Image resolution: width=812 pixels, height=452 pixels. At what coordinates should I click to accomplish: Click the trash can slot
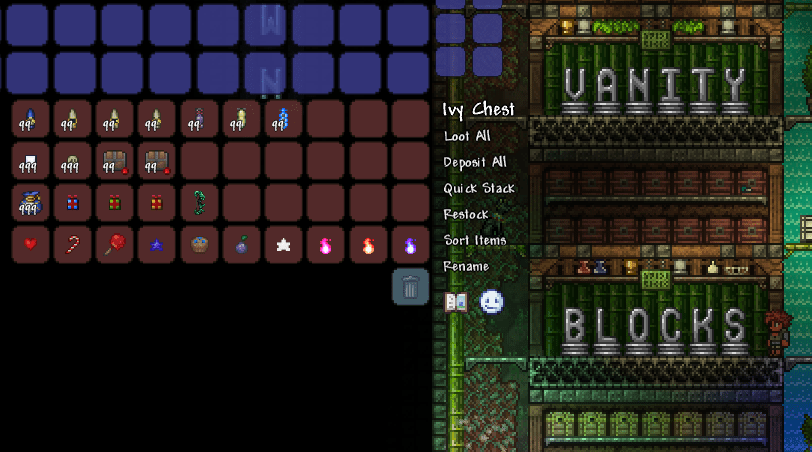point(410,287)
